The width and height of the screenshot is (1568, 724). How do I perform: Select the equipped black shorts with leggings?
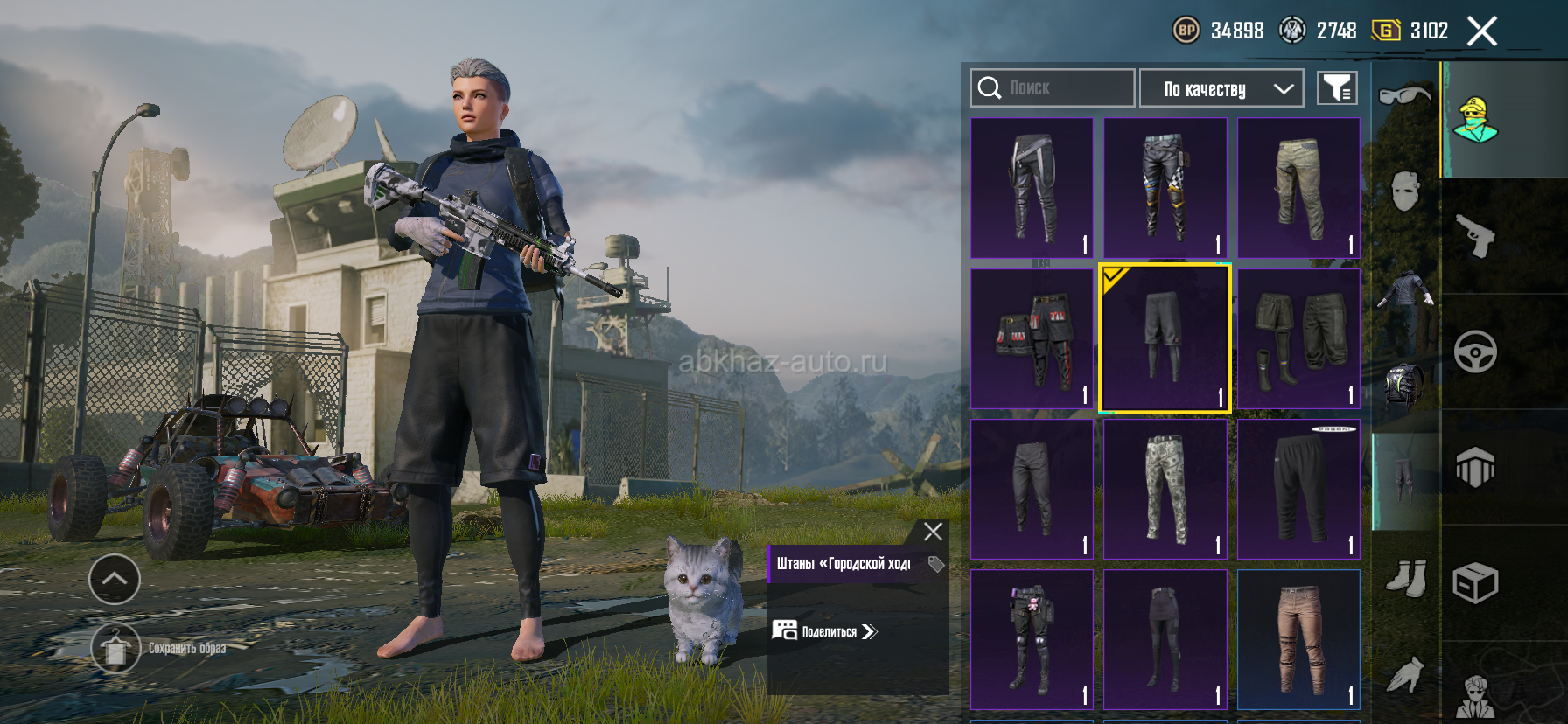1165,339
